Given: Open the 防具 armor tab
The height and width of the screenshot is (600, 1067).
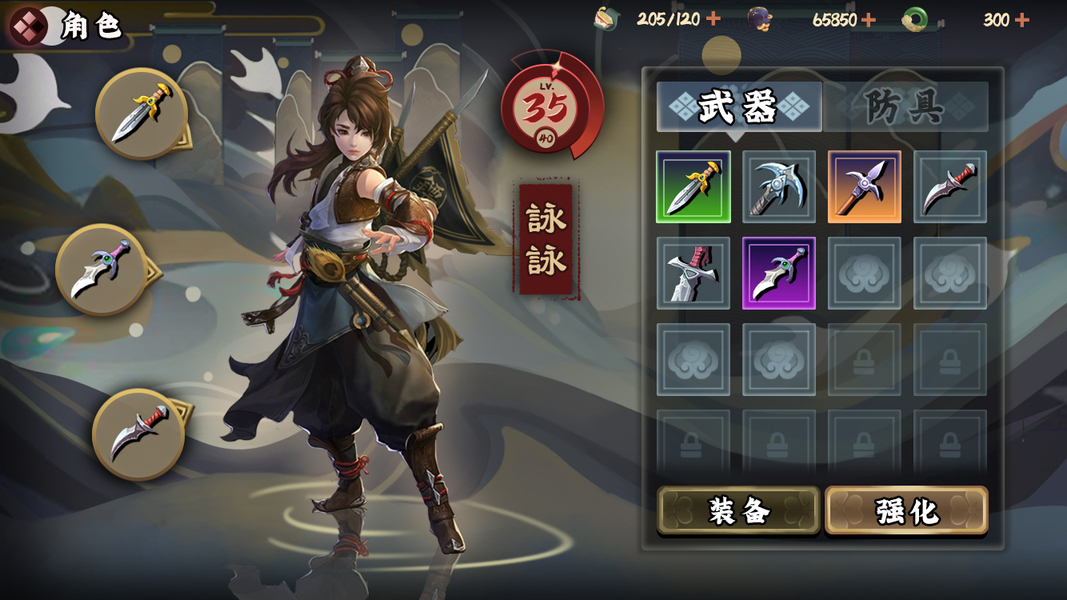Looking at the screenshot, I should click(x=905, y=107).
